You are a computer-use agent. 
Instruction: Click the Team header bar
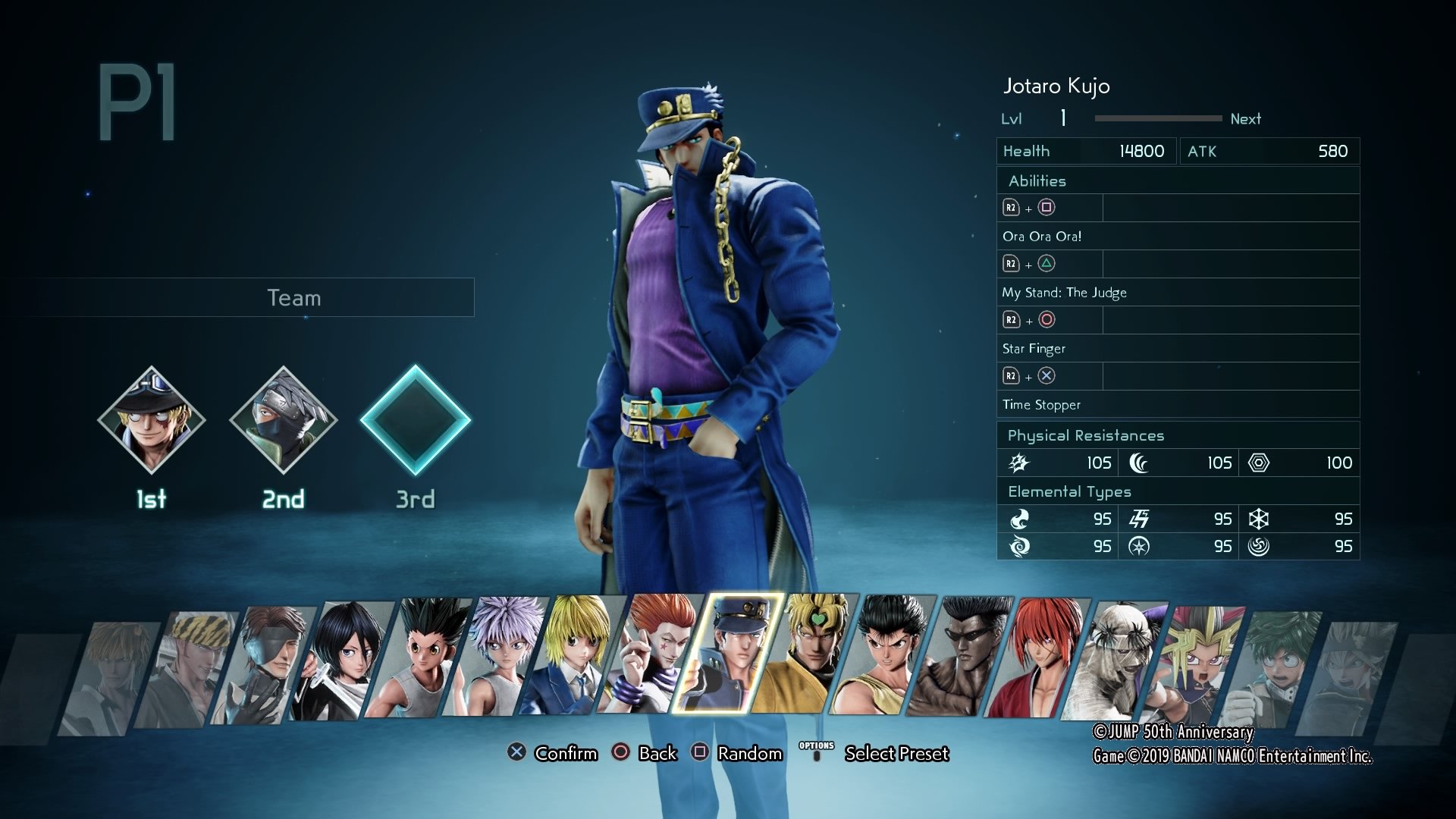(293, 297)
